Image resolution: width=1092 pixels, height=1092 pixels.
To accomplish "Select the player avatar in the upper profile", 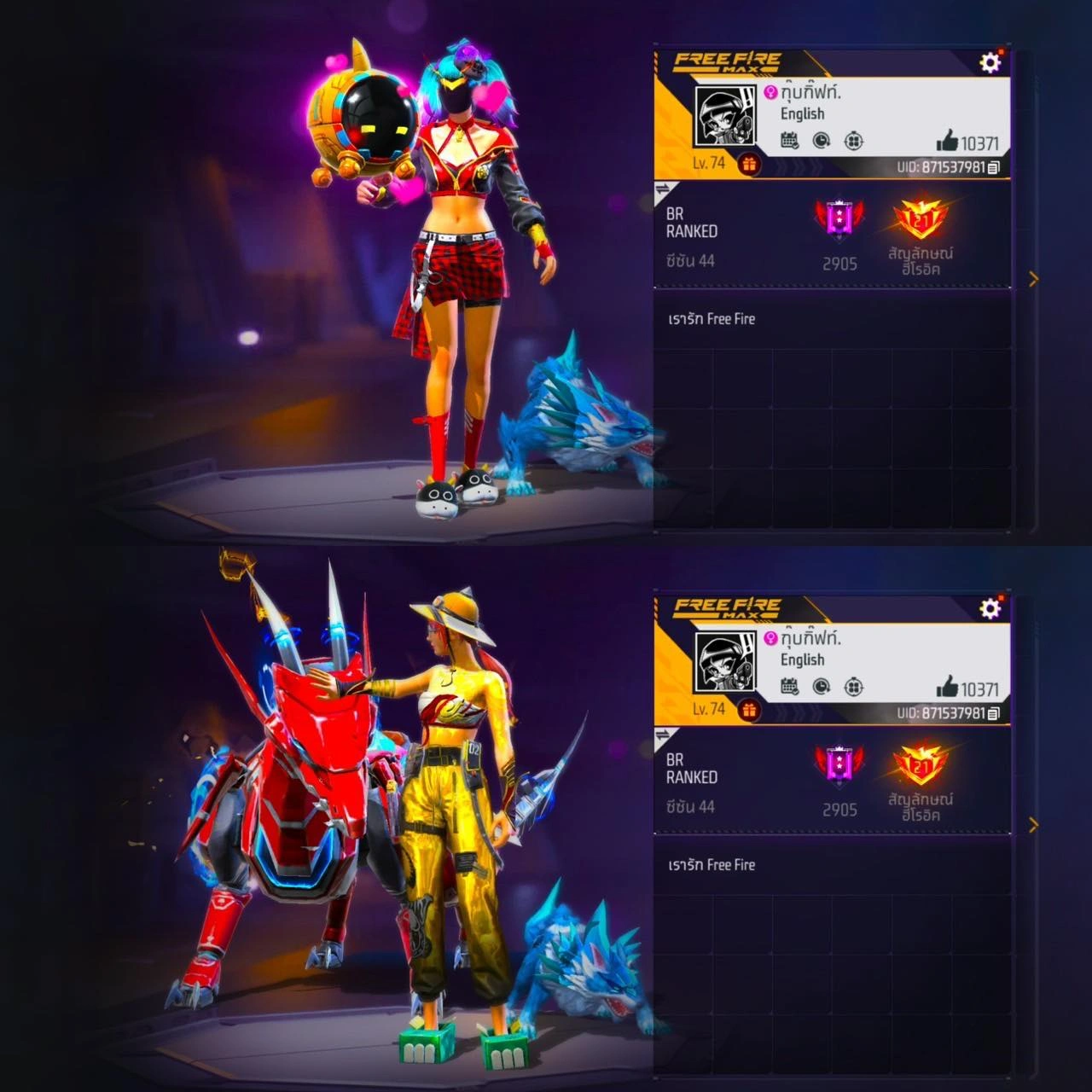I will 725,117.
